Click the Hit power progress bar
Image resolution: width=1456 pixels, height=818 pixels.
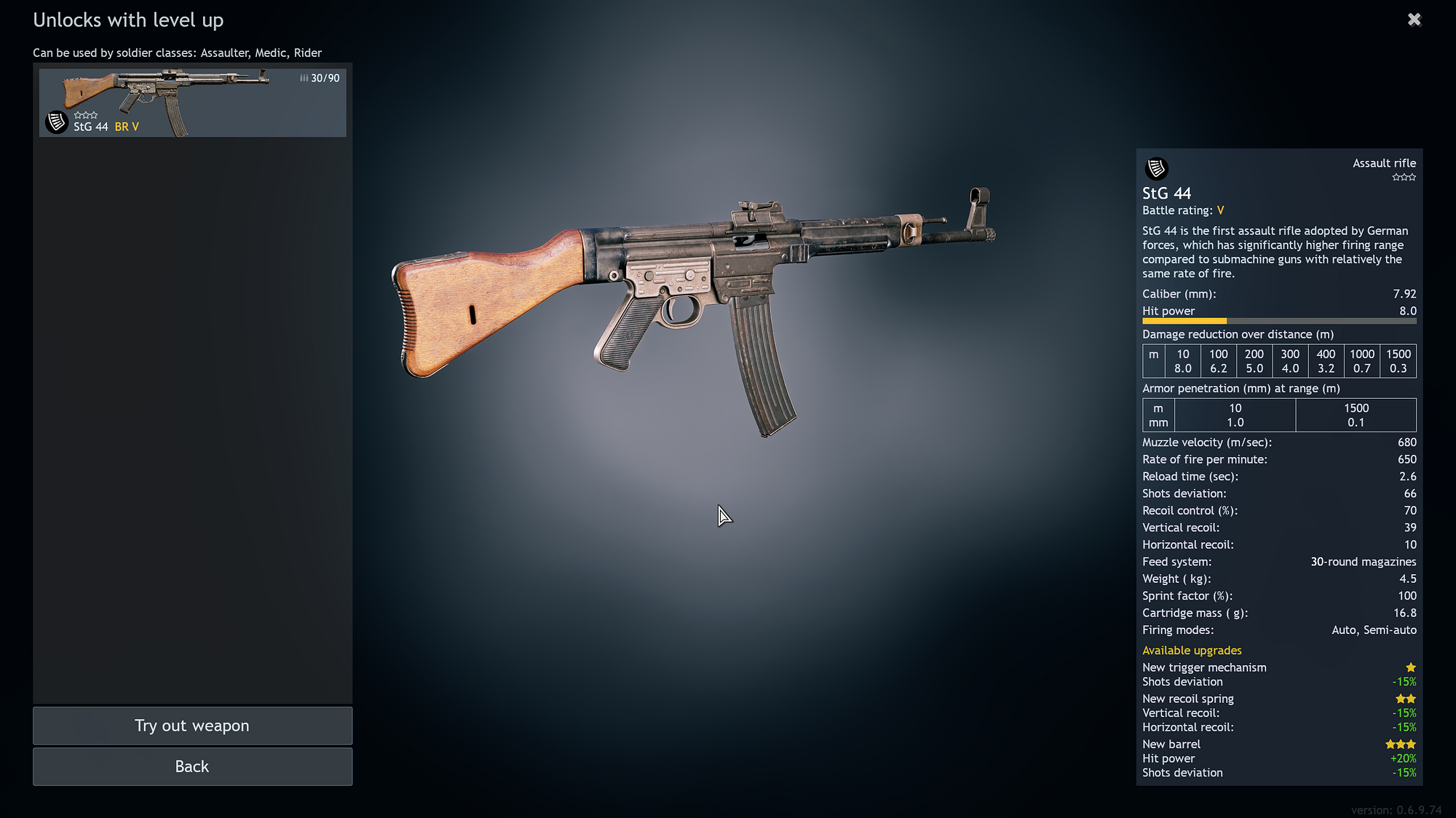1279,321
